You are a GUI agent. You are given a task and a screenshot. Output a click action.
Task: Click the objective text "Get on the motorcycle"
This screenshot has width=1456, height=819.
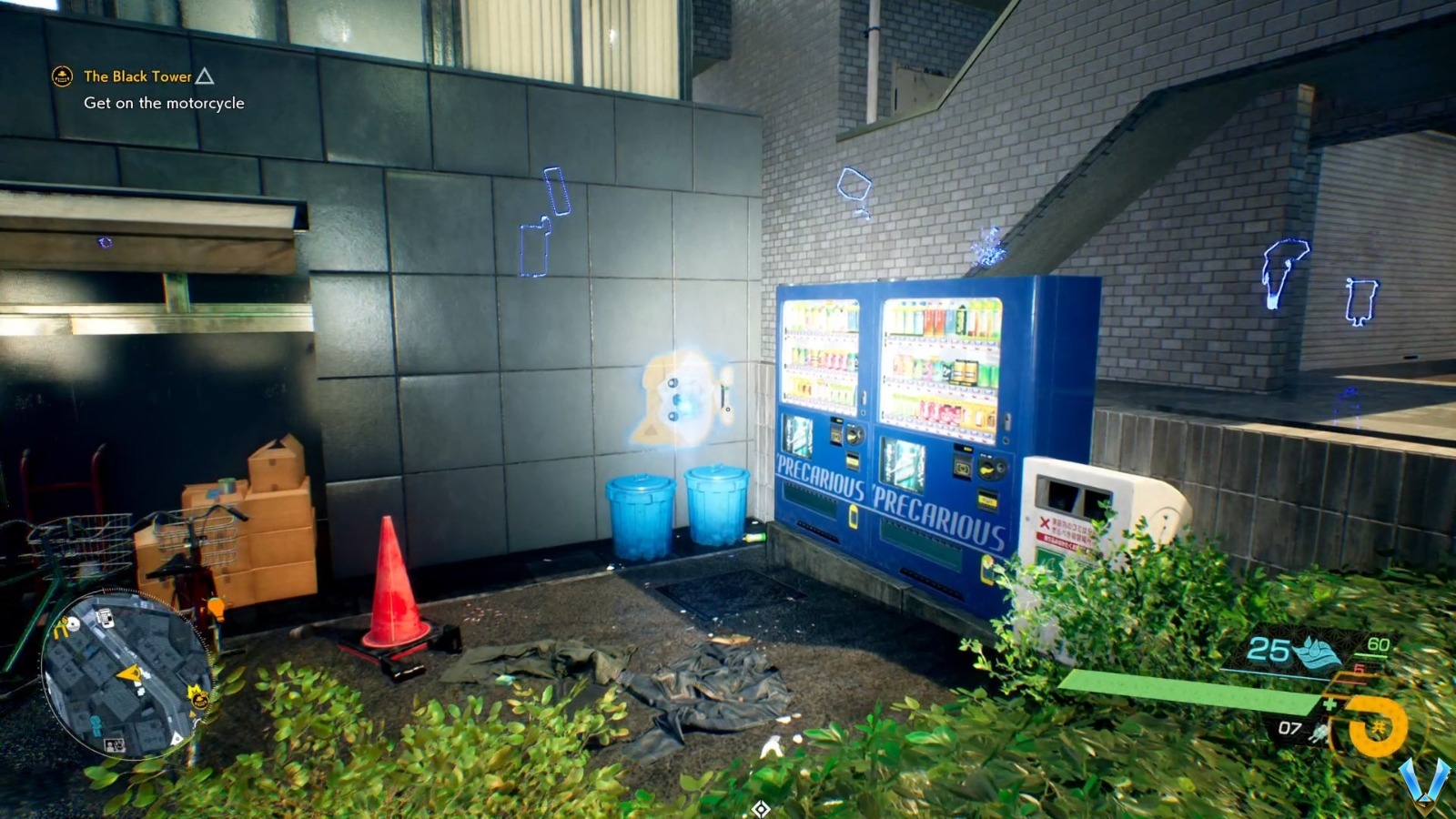tap(162, 104)
